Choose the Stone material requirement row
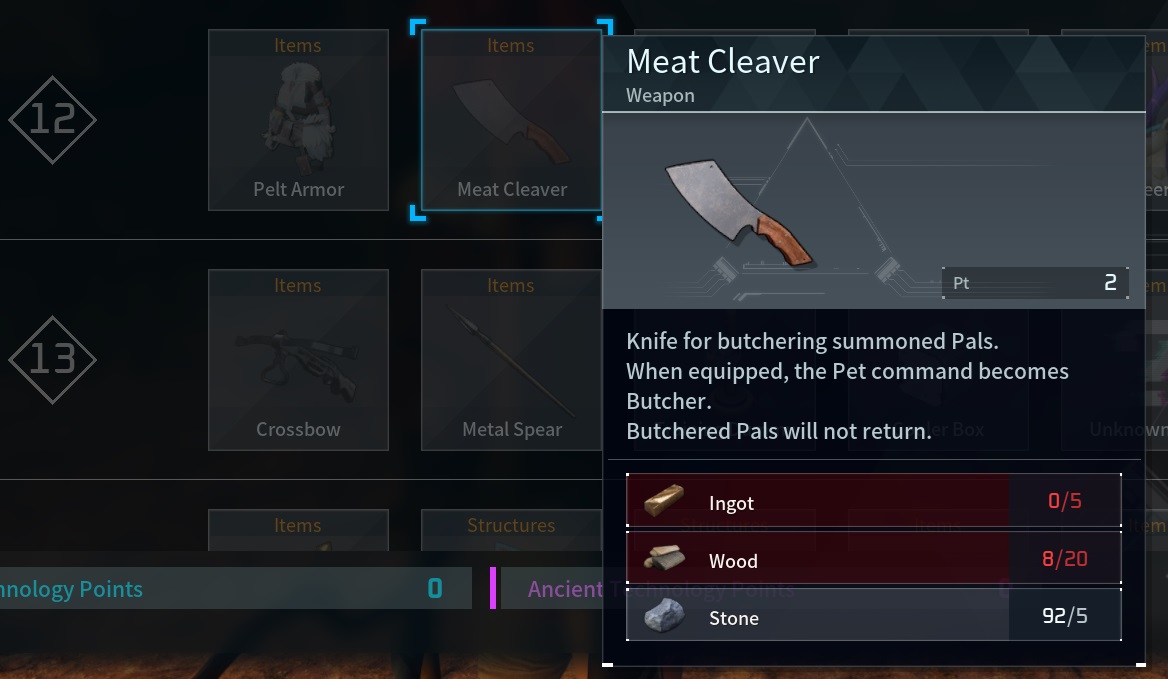 point(873,616)
